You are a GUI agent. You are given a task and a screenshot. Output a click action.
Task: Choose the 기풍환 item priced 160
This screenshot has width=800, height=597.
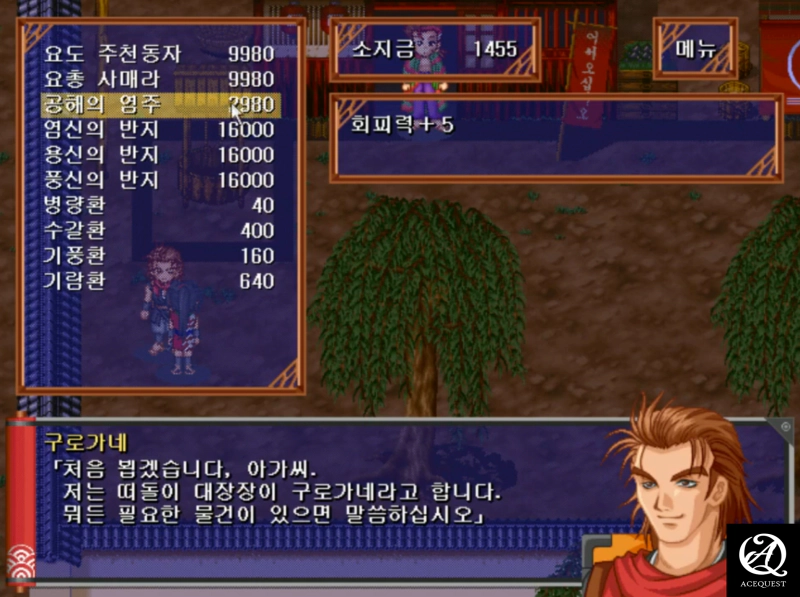point(158,256)
